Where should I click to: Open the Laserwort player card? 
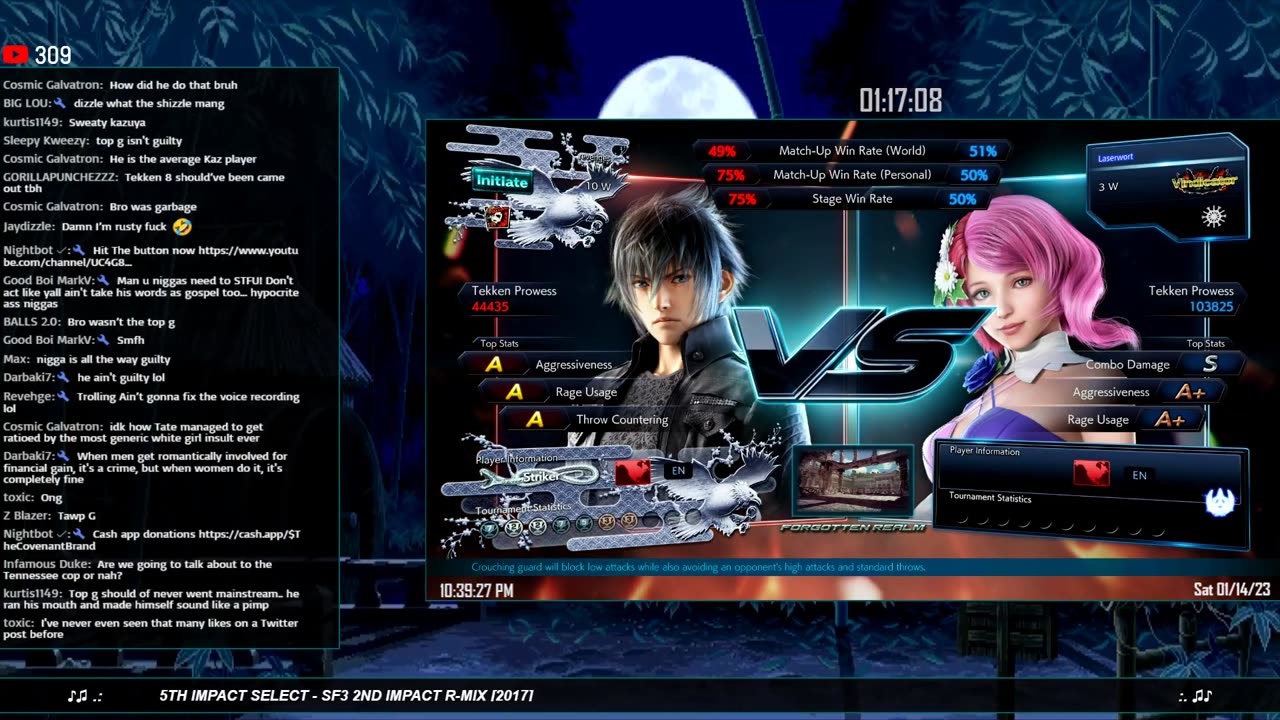(x=1167, y=187)
